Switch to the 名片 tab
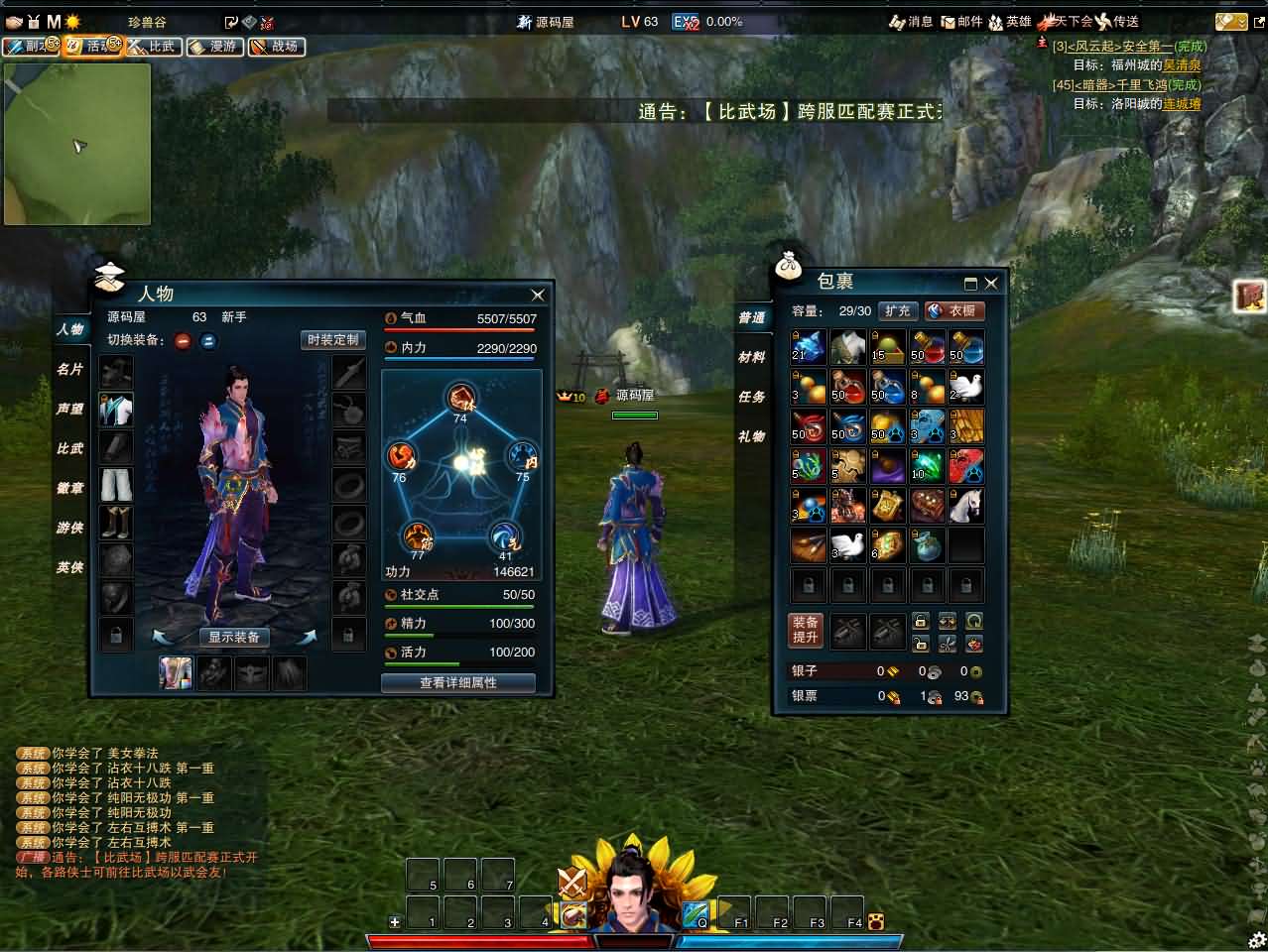Screen dimensions: 1268x952 point(69,369)
